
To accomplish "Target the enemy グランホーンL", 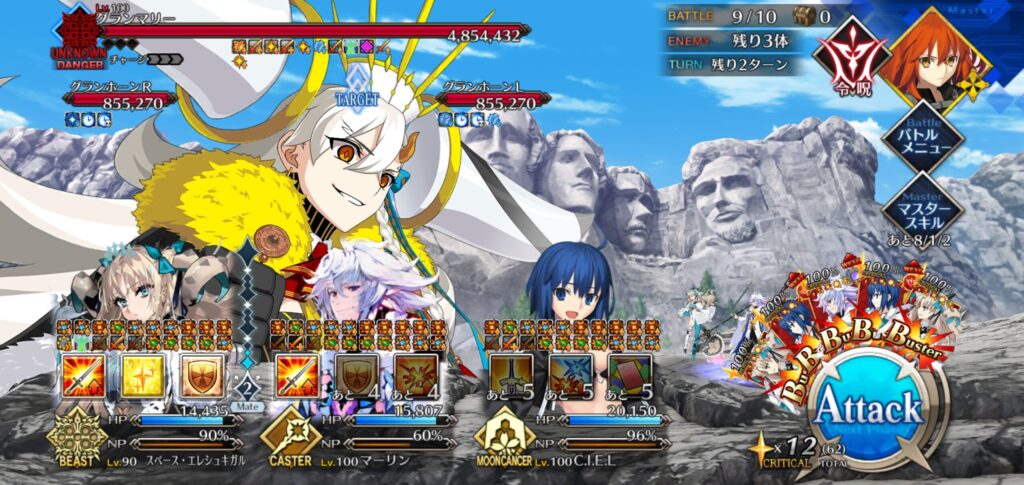I will 495,100.
